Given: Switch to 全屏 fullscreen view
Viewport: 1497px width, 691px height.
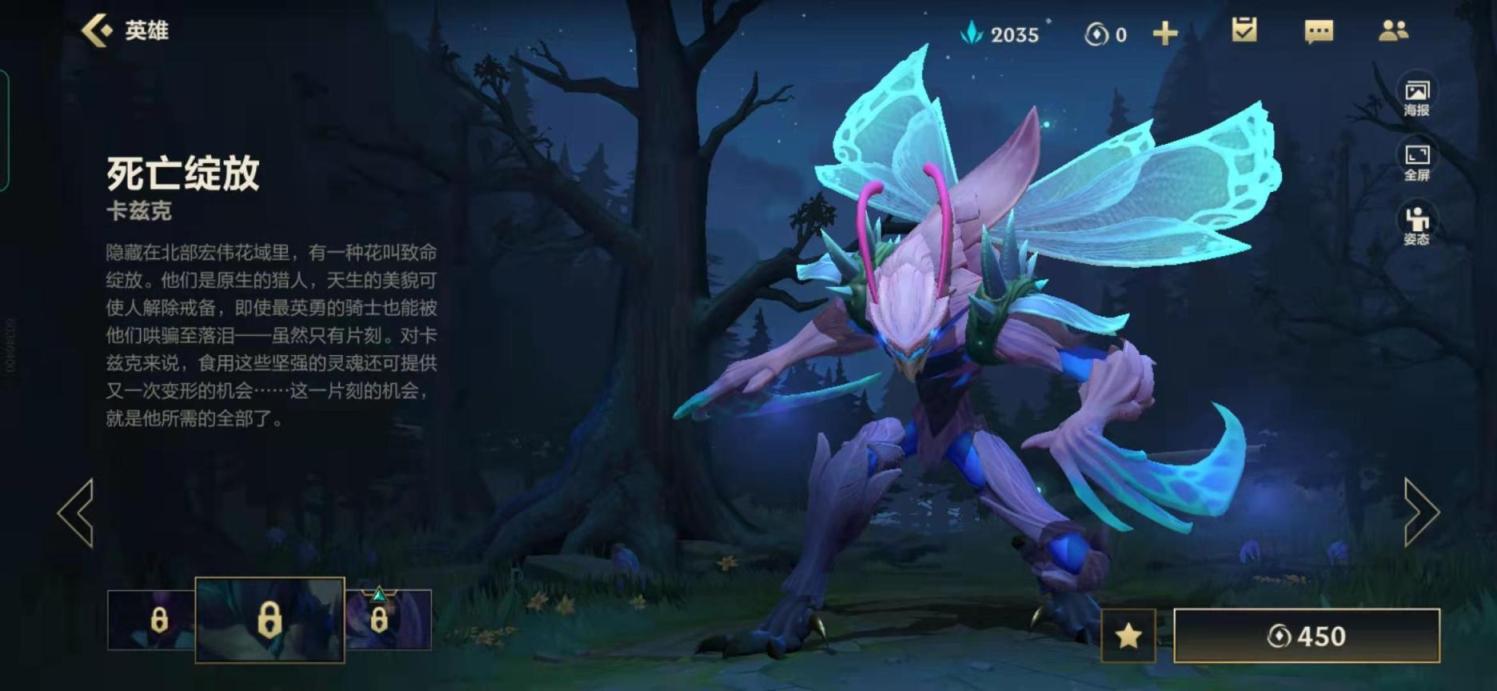Looking at the screenshot, I should (x=1416, y=161).
